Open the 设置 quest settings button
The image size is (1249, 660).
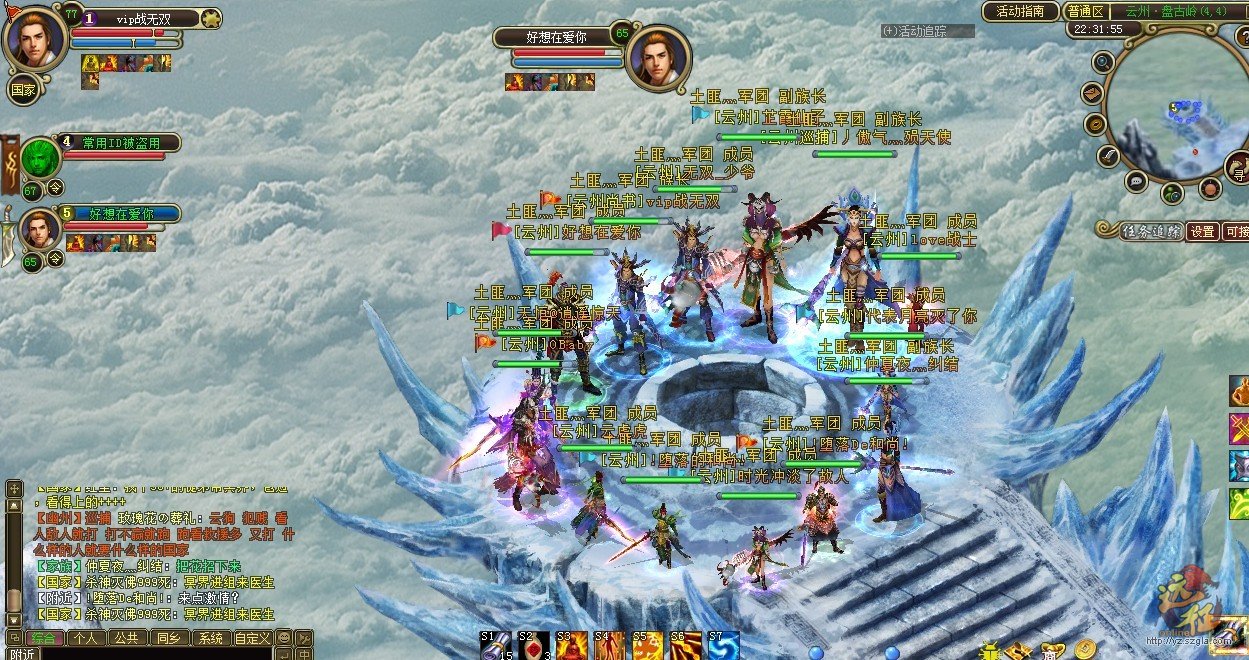click(x=1203, y=231)
